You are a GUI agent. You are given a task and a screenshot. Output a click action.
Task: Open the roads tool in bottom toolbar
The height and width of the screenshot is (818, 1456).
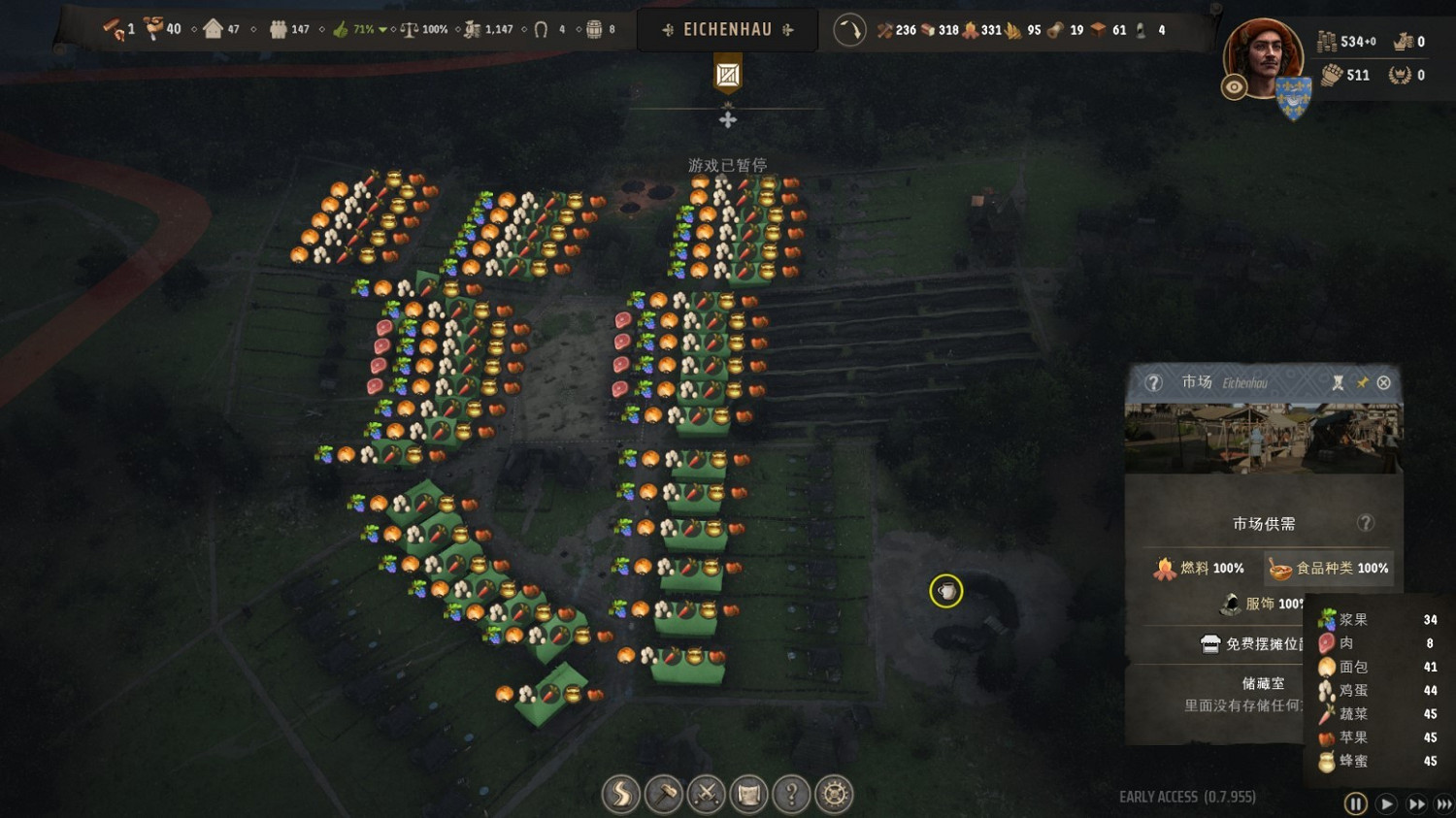click(x=621, y=795)
